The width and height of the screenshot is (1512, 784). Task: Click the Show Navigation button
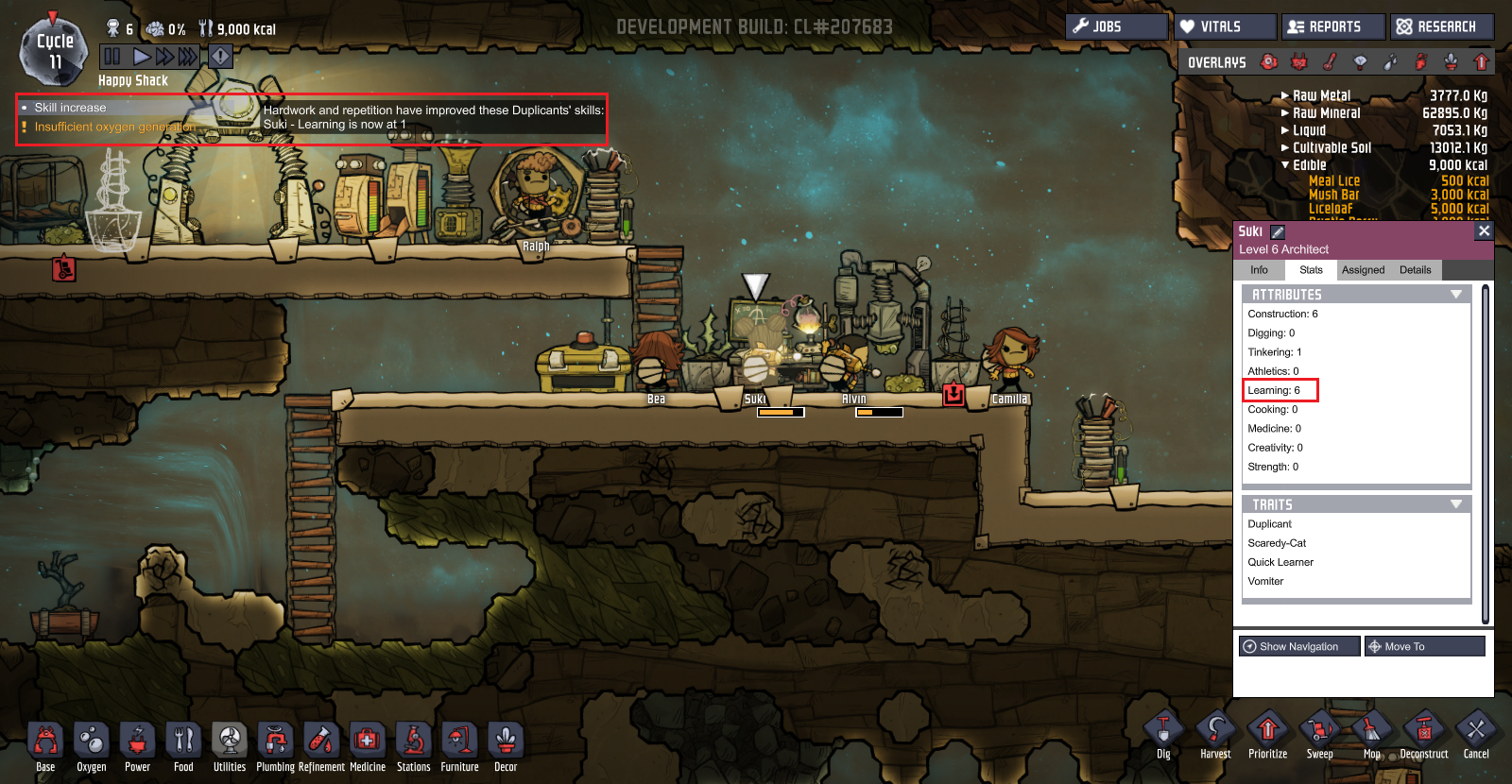[x=1299, y=646]
